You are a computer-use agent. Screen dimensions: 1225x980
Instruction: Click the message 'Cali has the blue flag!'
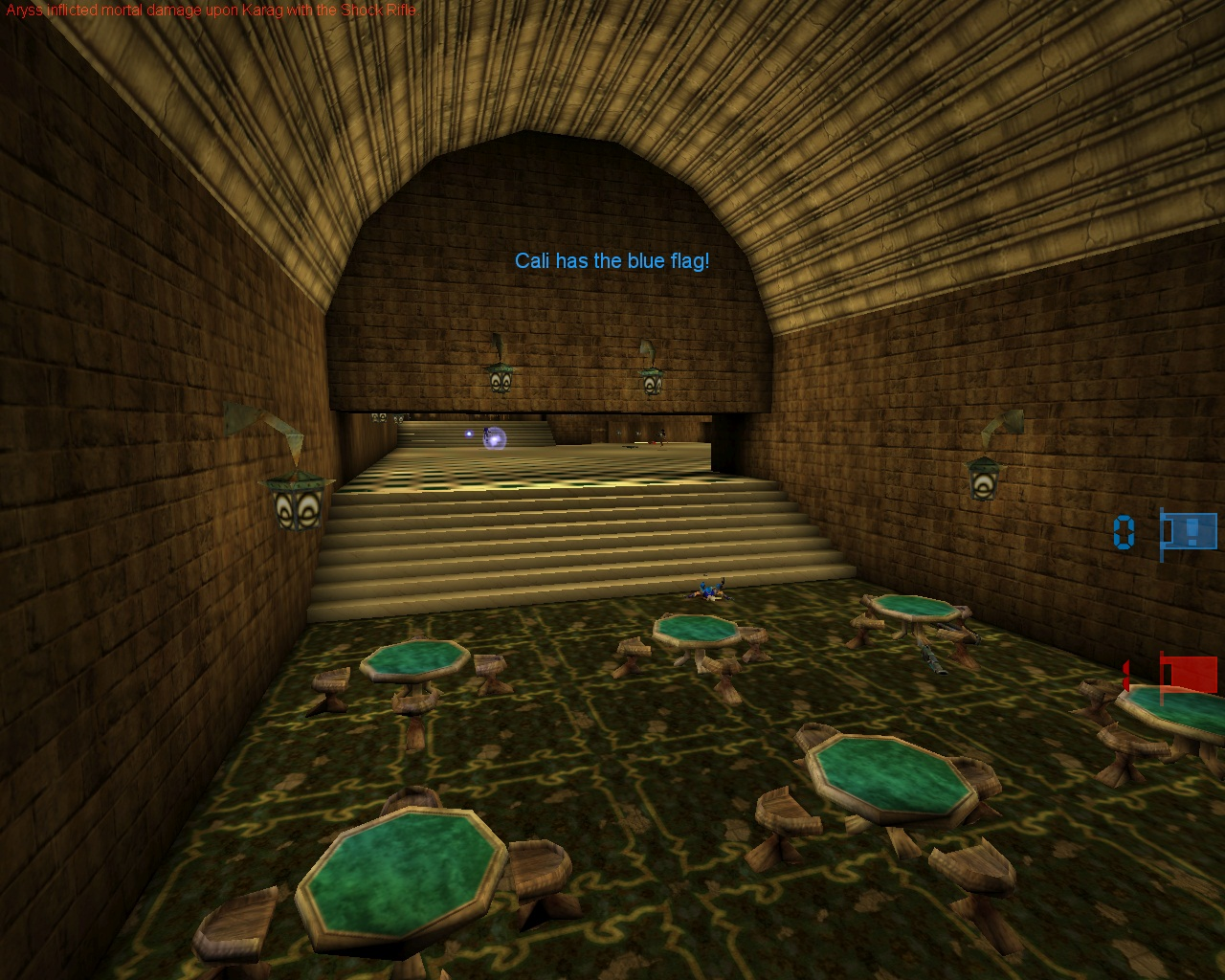pyautogui.click(x=613, y=258)
